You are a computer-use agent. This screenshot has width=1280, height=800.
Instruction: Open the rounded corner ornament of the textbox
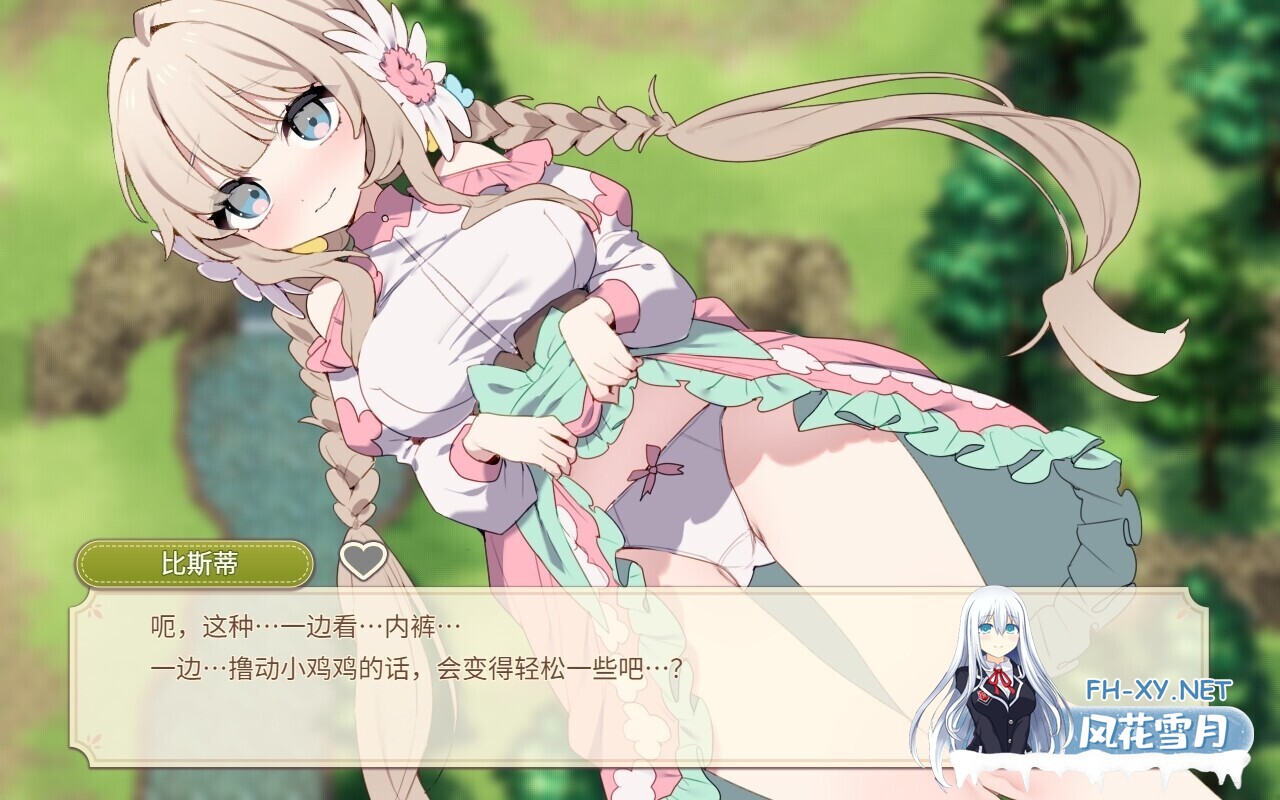[84, 602]
